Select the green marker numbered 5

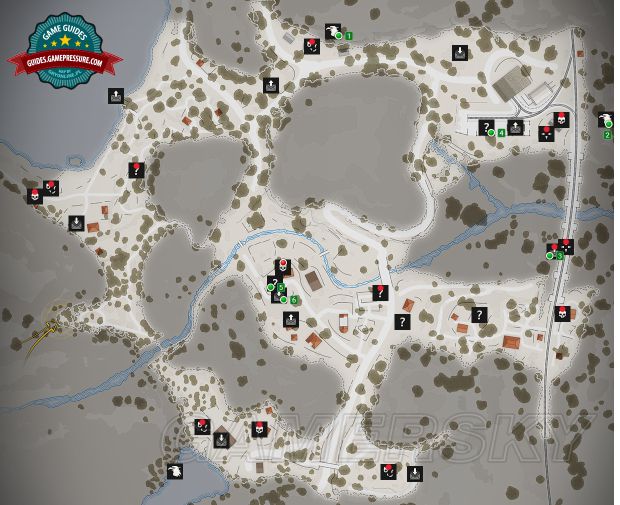[281, 288]
